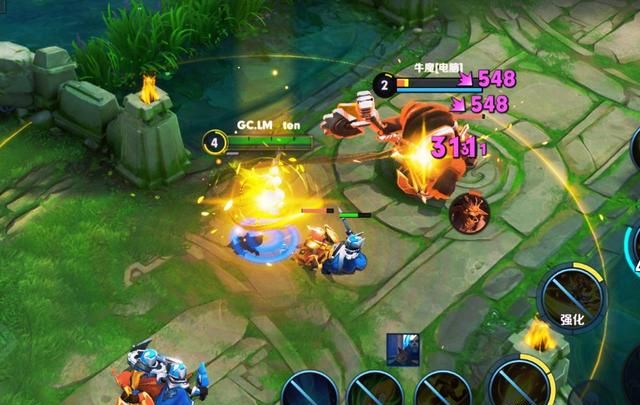Tap the small square blue hero portrait
640x405 pixels.
click(403, 348)
